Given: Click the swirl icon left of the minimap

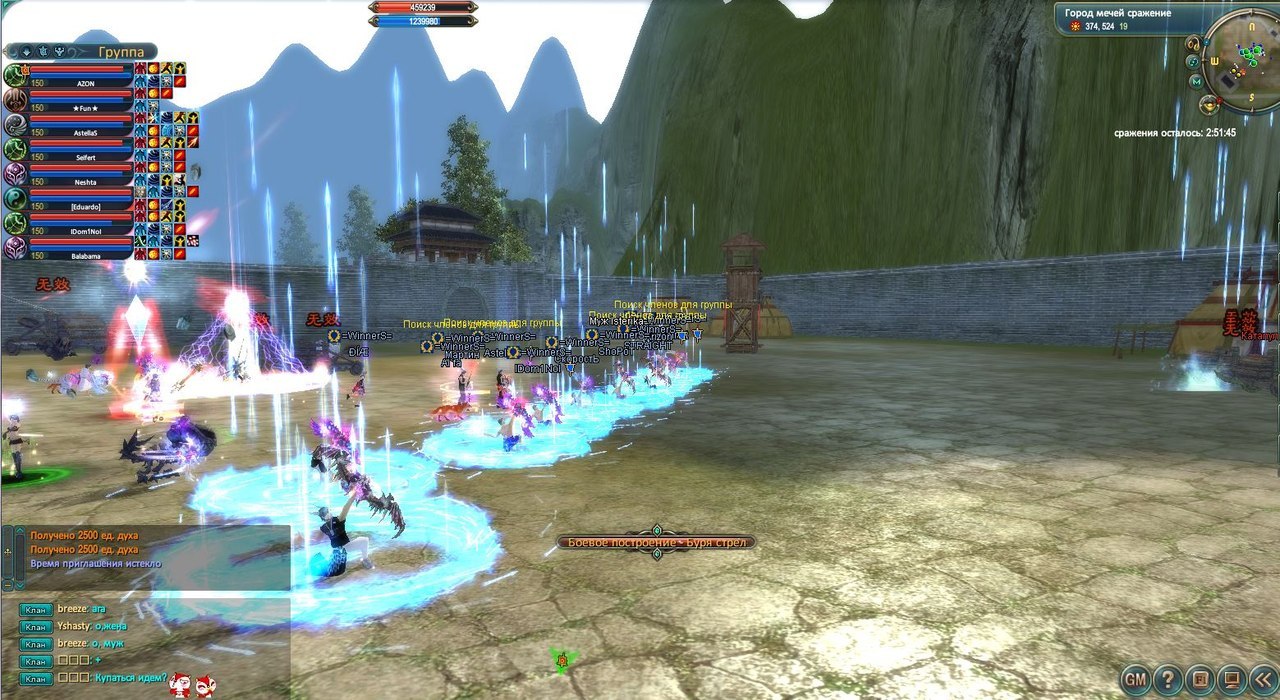Looking at the screenshot, I should tap(1195, 62).
